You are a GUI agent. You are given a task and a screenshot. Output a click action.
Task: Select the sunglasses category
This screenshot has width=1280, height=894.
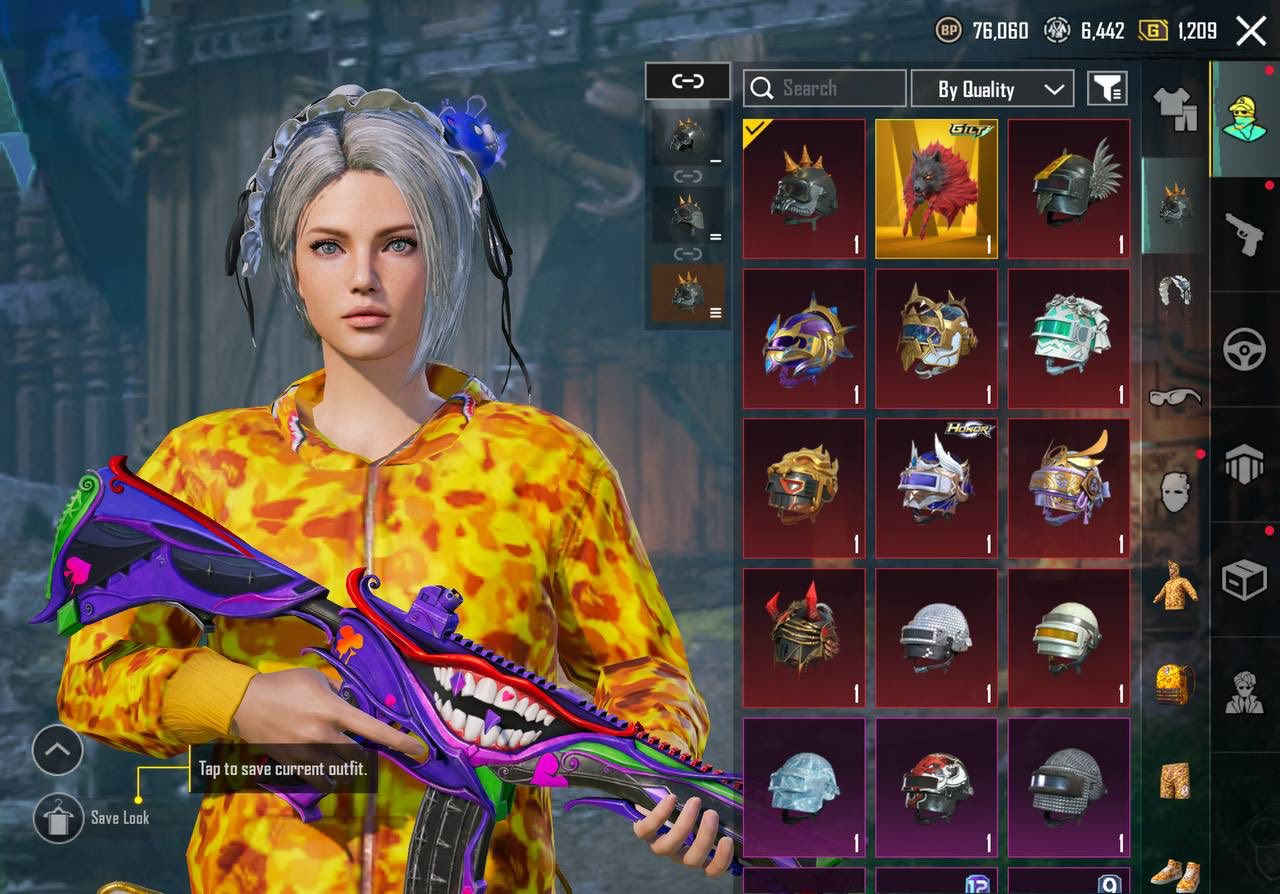click(x=1175, y=397)
